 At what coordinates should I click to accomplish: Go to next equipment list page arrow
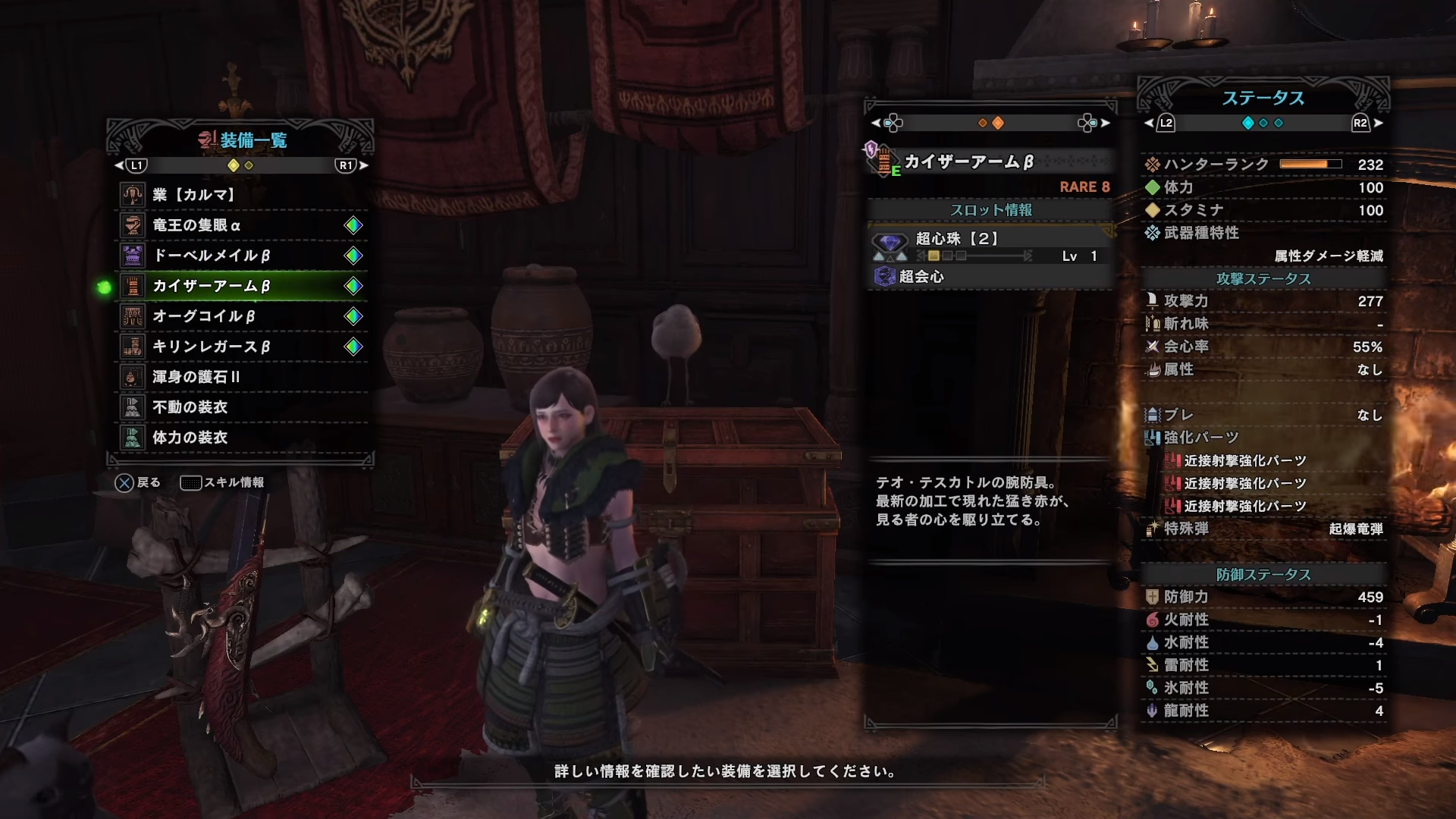tap(364, 165)
